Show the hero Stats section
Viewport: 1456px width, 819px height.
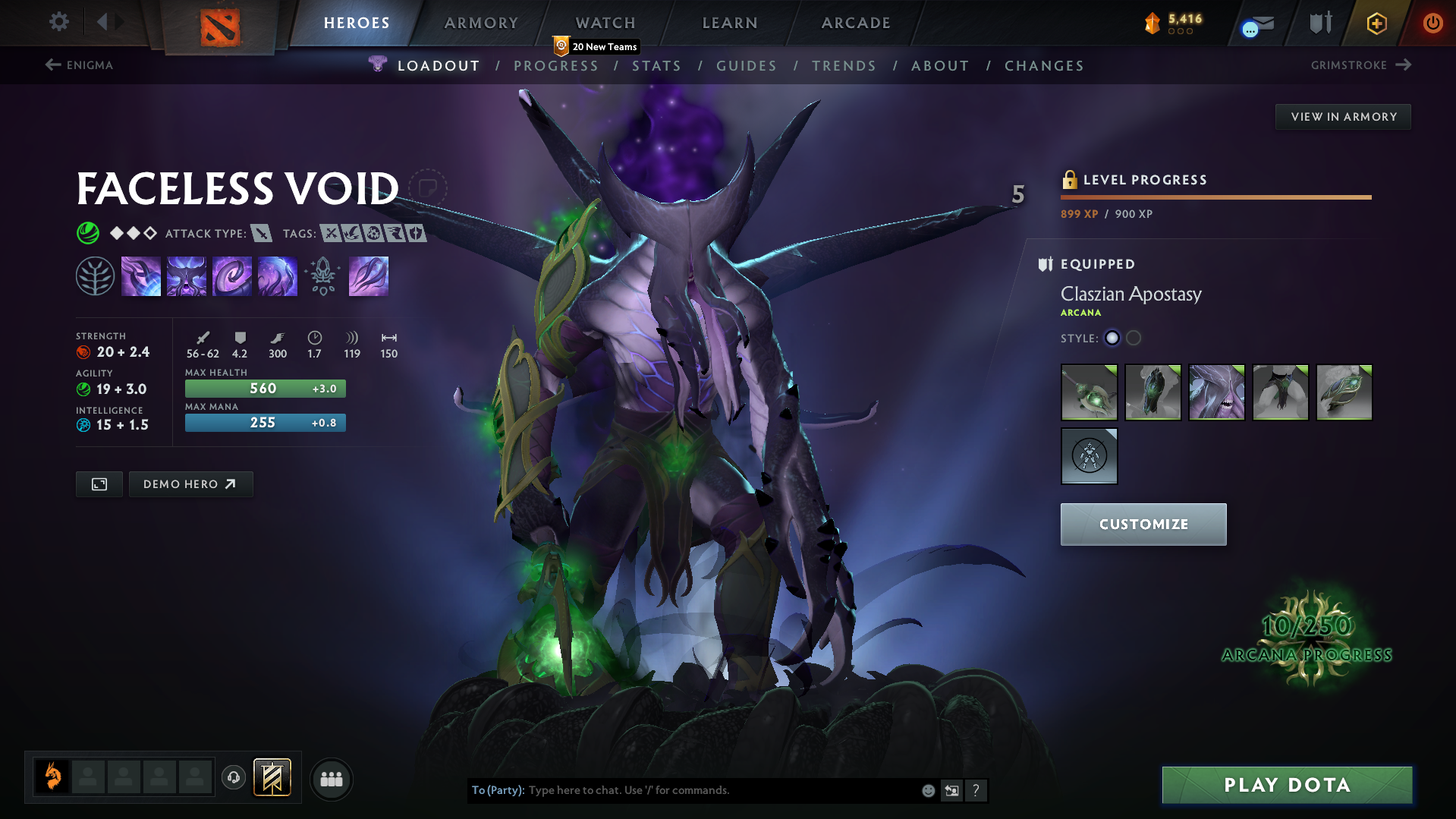pos(656,66)
